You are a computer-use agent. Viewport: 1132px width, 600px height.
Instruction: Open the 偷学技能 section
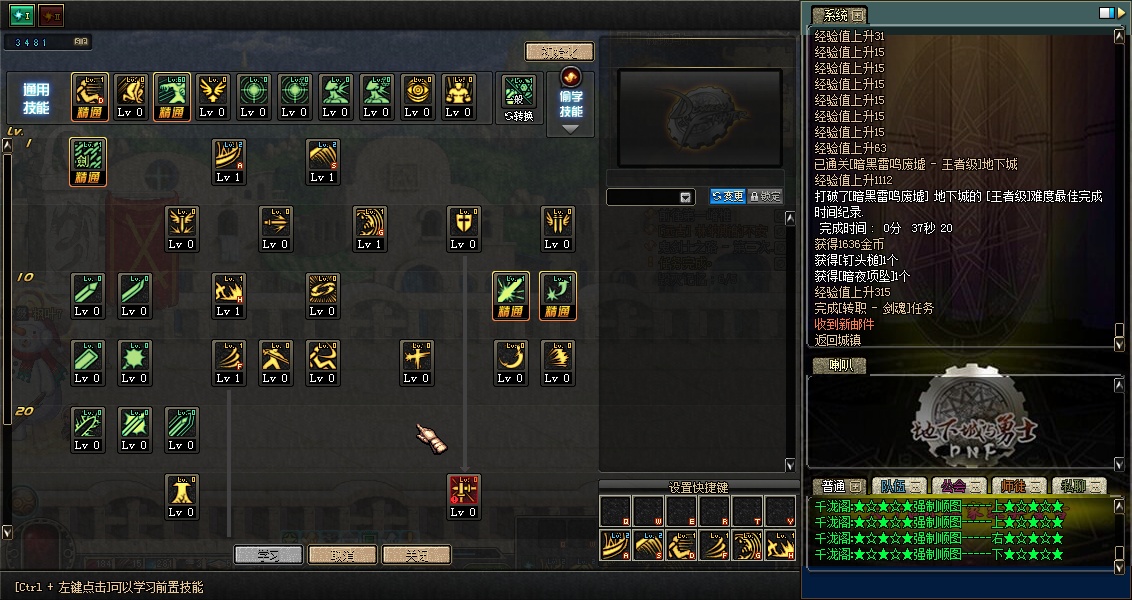(x=571, y=102)
